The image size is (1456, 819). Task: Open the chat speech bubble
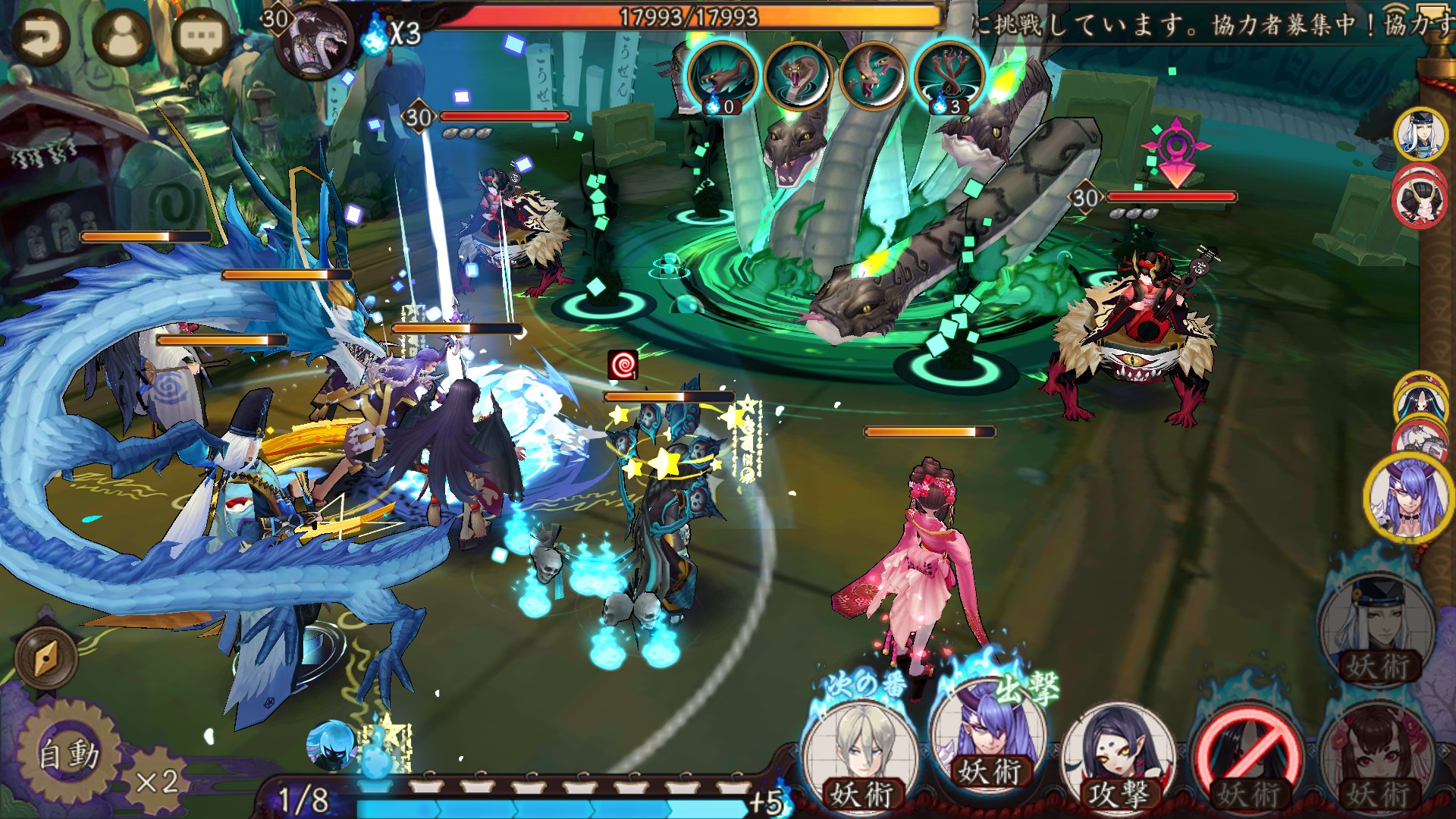(x=201, y=36)
